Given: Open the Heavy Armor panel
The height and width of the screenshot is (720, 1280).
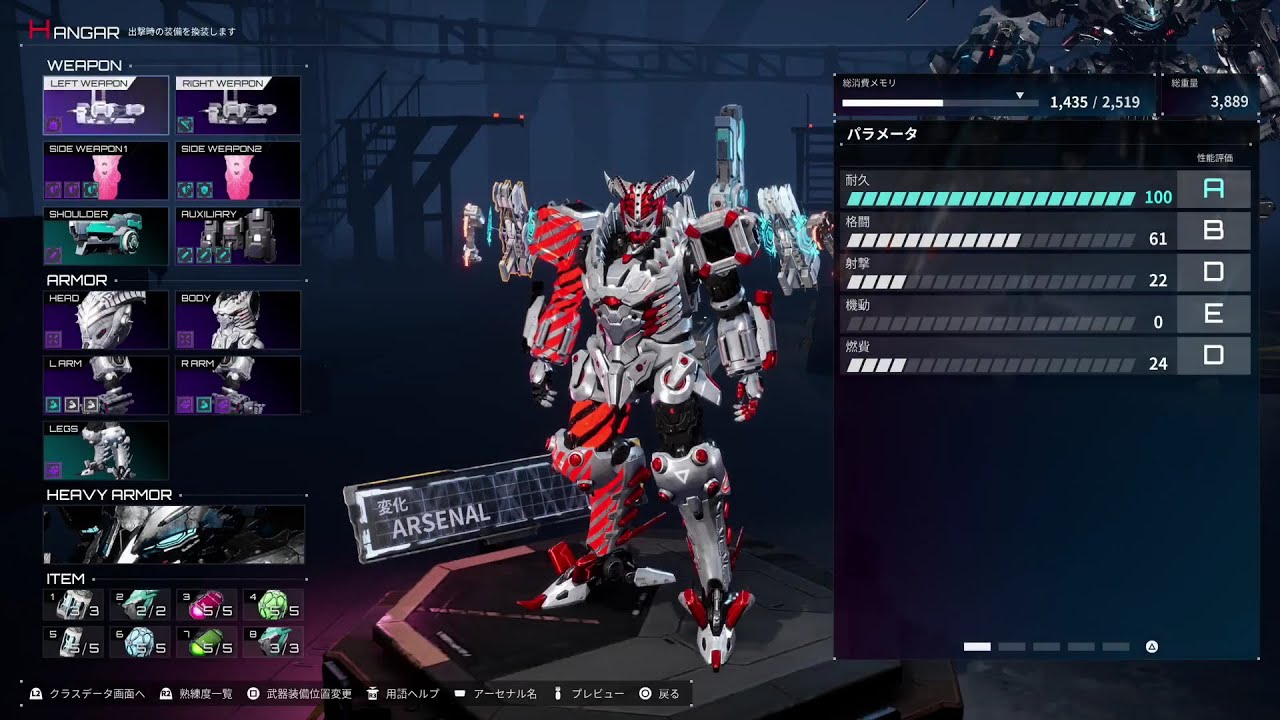Looking at the screenshot, I should pyautogui.click(x=174, y=535).
